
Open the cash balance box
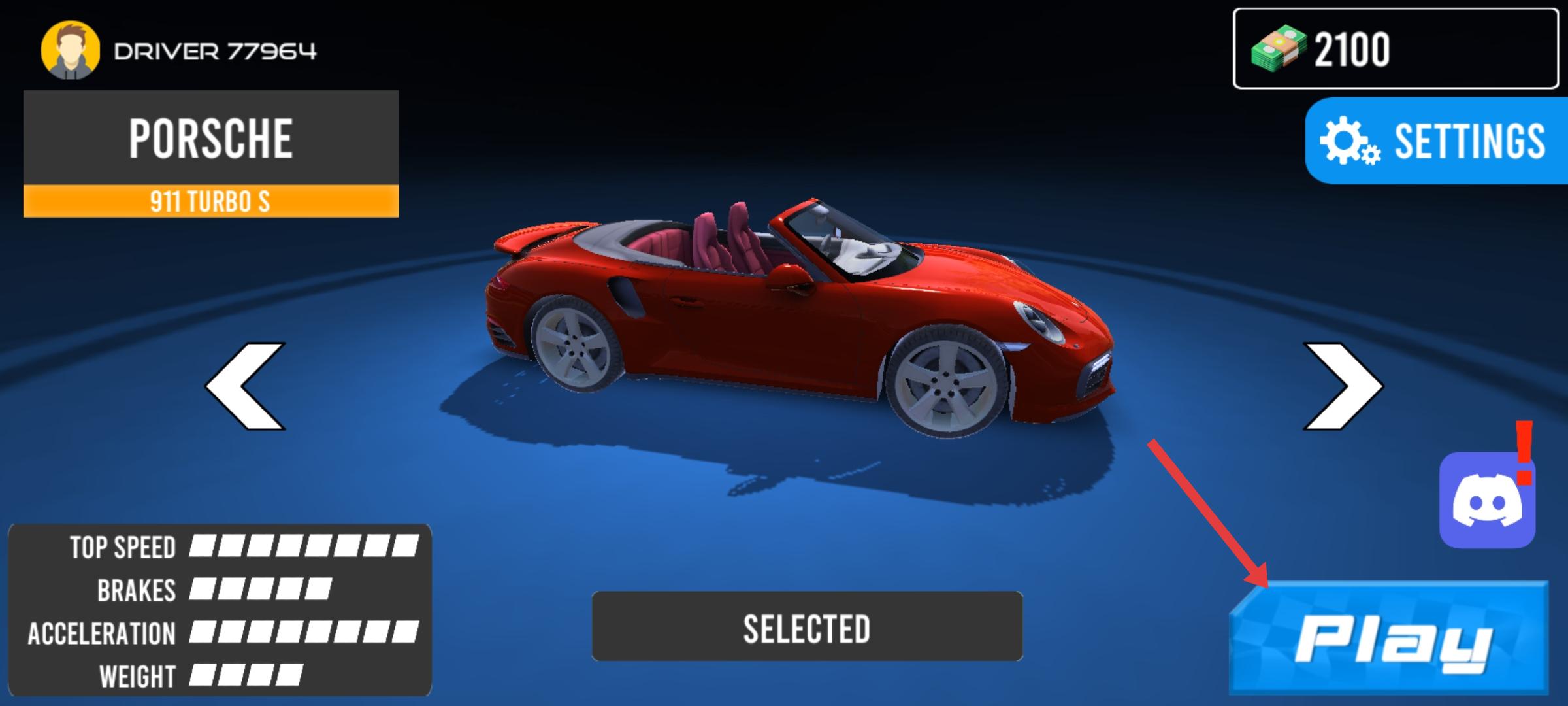(x=1395, y=49)
